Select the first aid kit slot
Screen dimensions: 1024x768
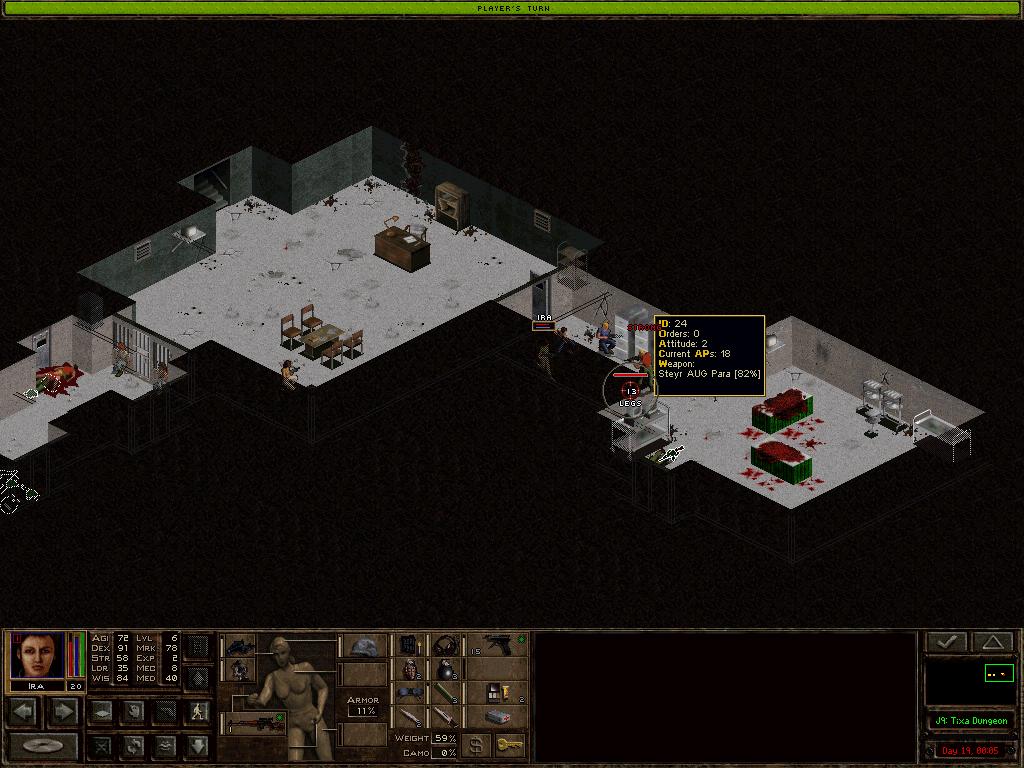click(x=496, y=717)
